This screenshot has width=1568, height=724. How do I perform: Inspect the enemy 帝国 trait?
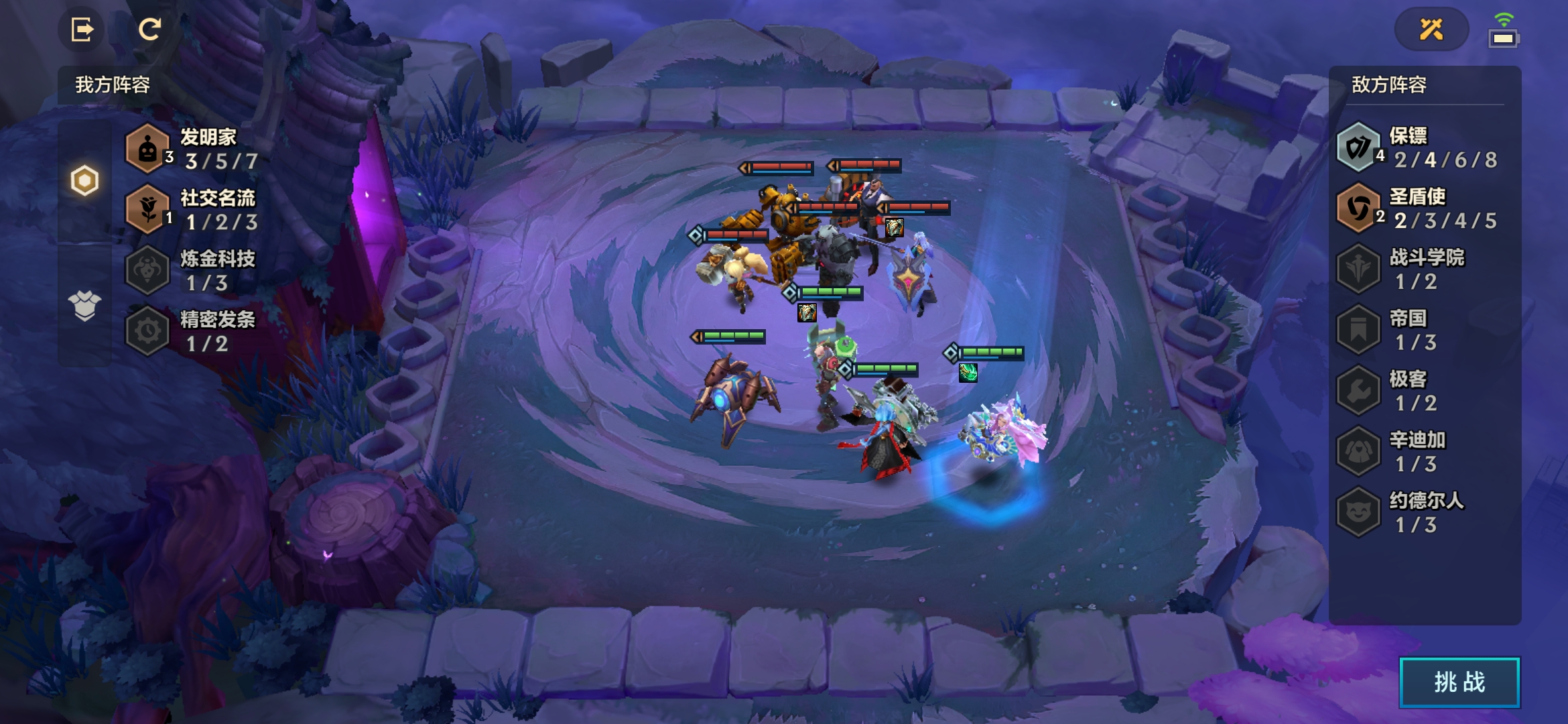click(1417, 330)
